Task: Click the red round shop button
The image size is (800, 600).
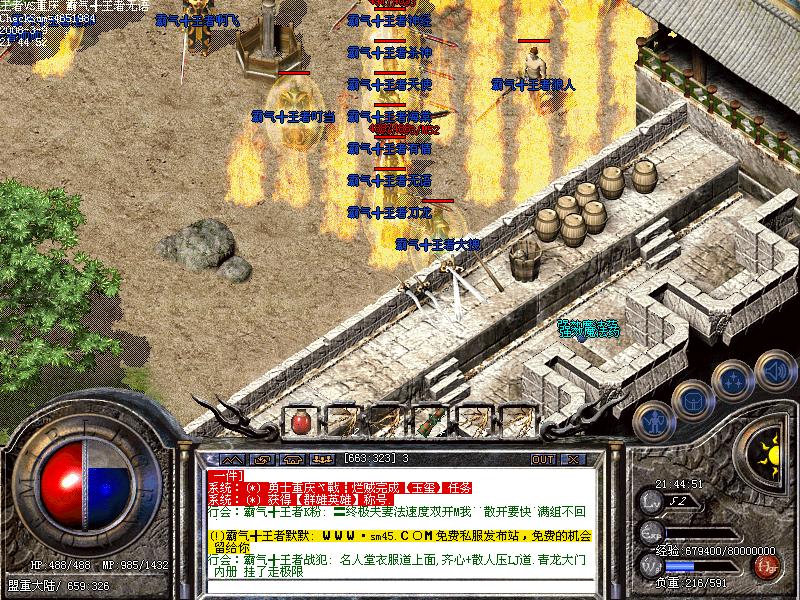Action: pos(767,567)
